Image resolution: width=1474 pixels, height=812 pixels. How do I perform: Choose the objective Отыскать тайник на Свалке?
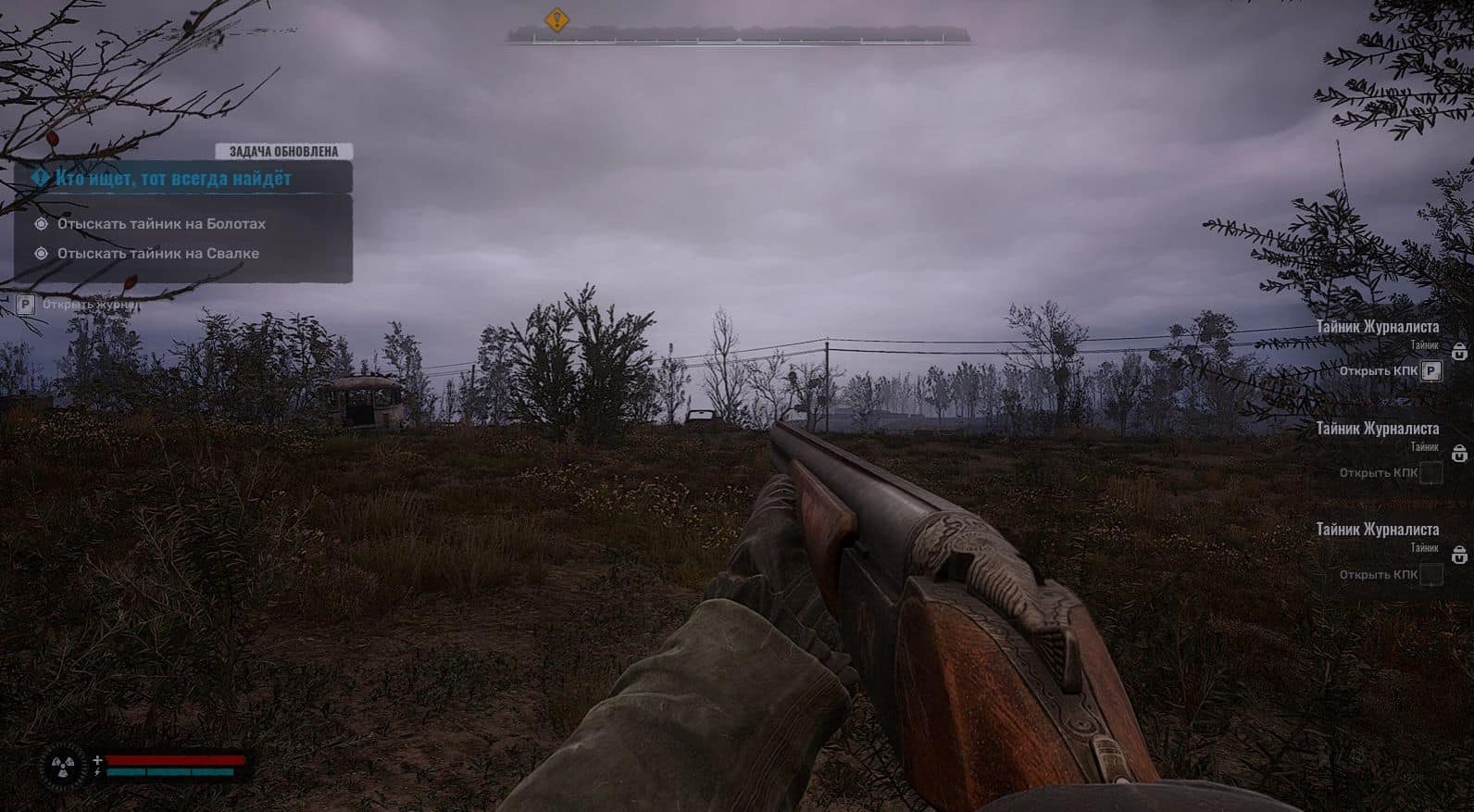157,254
